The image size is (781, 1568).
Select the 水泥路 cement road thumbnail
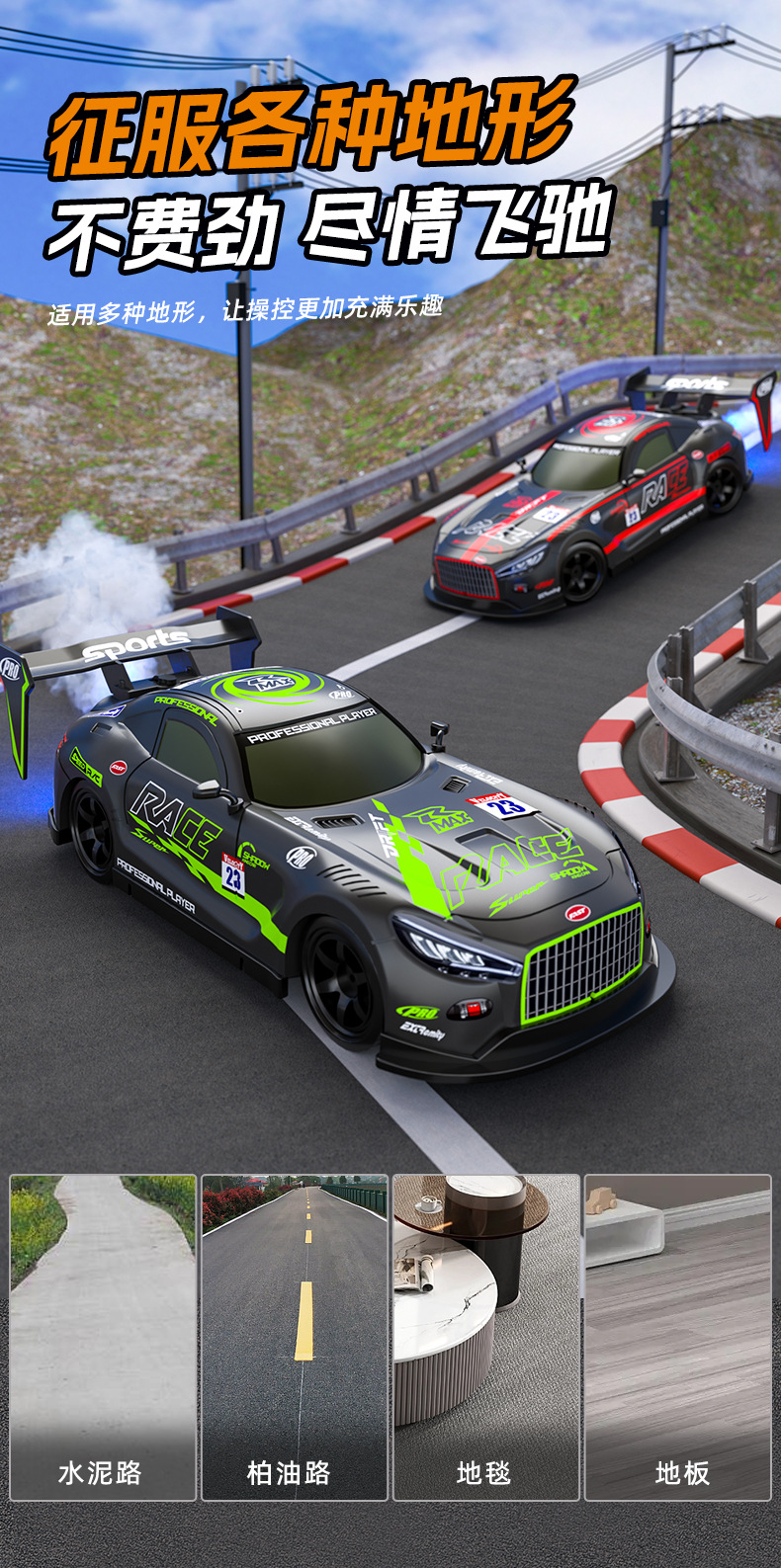coord(103,1336)
